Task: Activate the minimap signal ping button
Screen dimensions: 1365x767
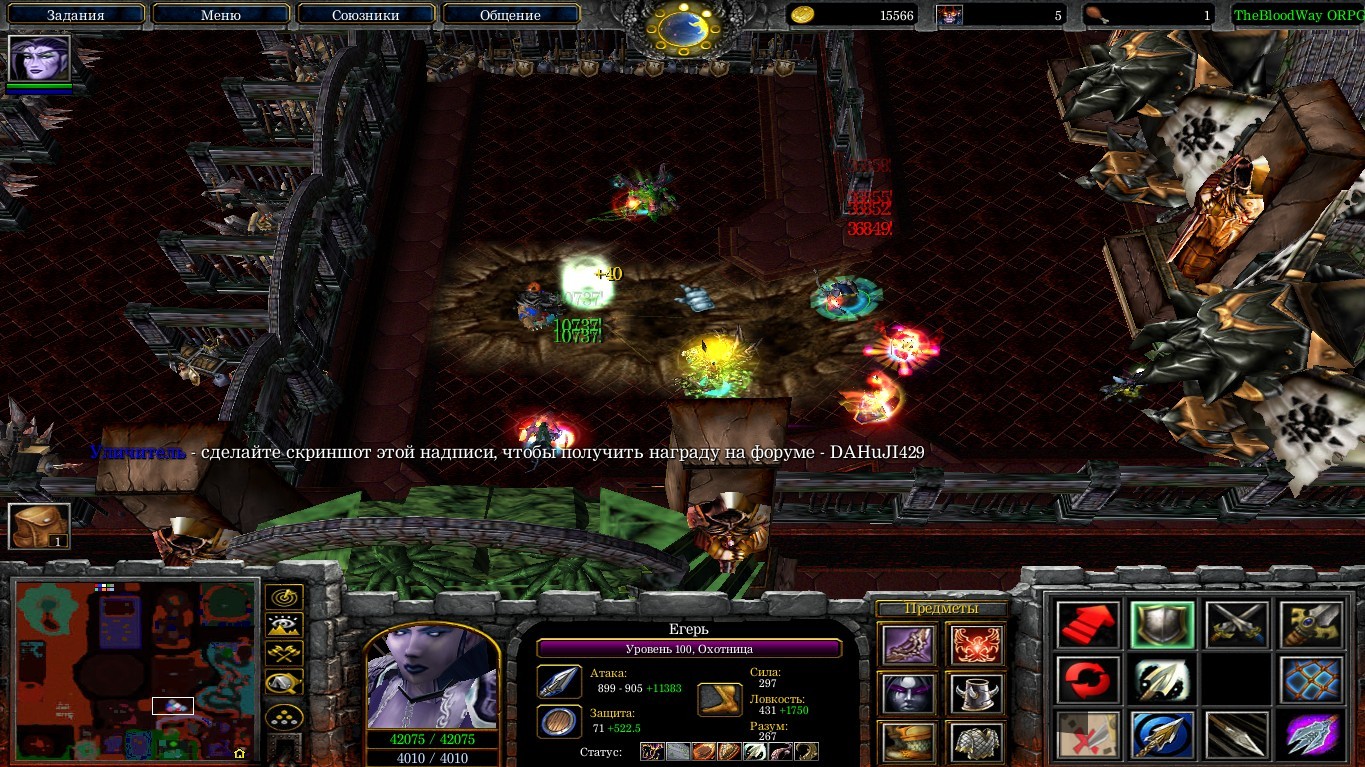Action: point(284,597)
